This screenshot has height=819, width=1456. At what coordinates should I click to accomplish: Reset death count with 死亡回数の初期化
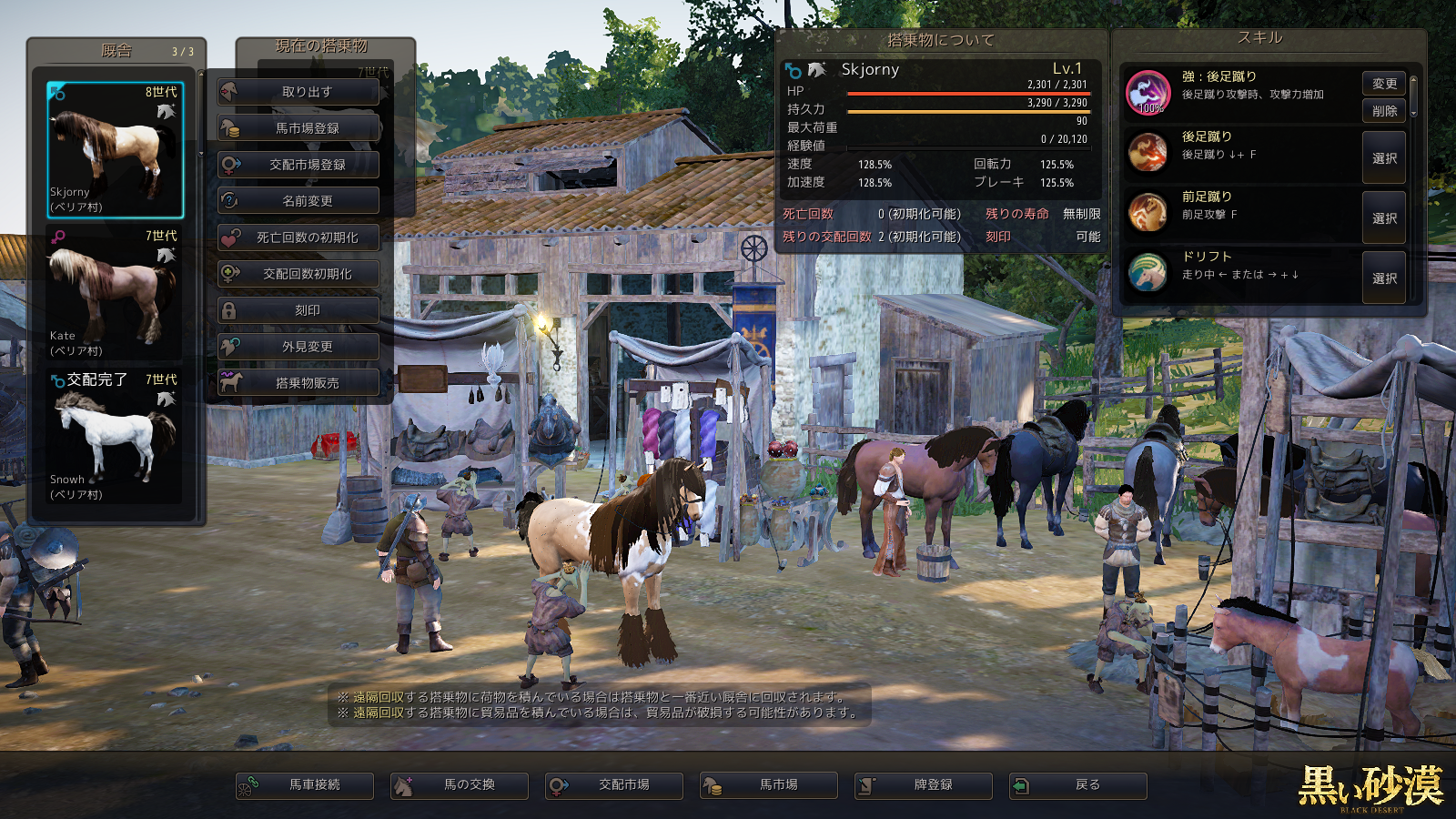(298, 238)
